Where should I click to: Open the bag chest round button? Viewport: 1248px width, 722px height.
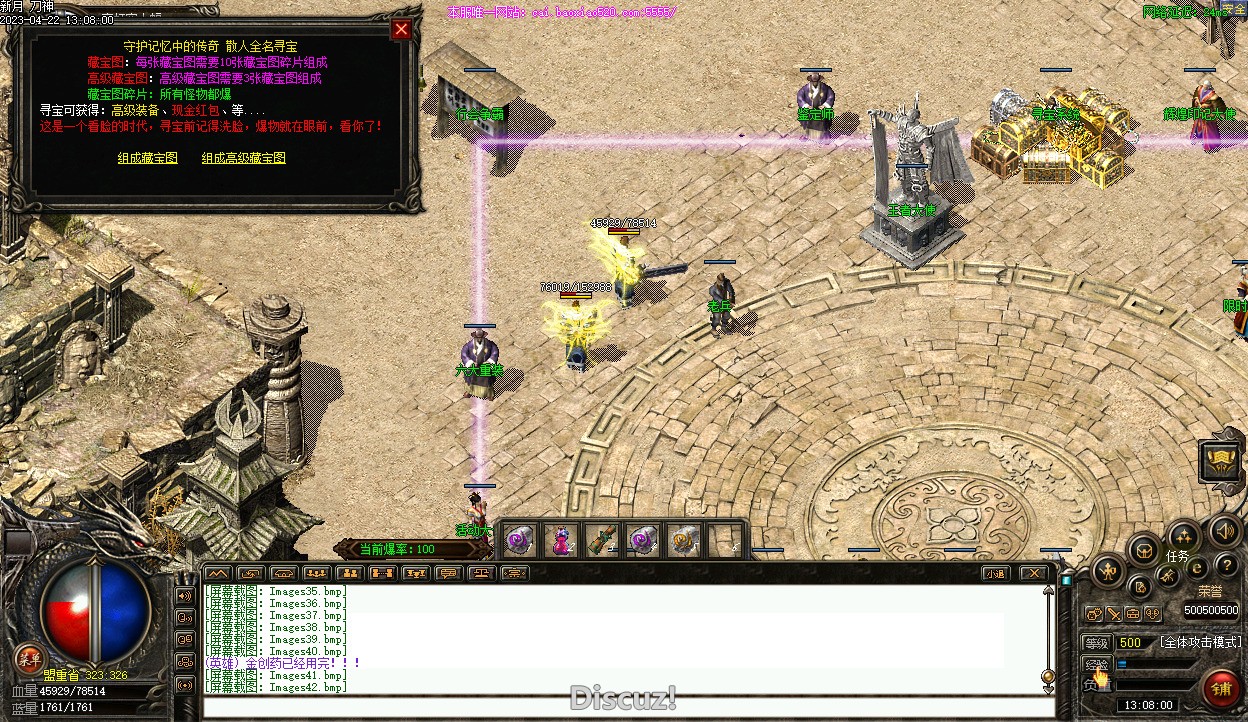[1143, 549]
